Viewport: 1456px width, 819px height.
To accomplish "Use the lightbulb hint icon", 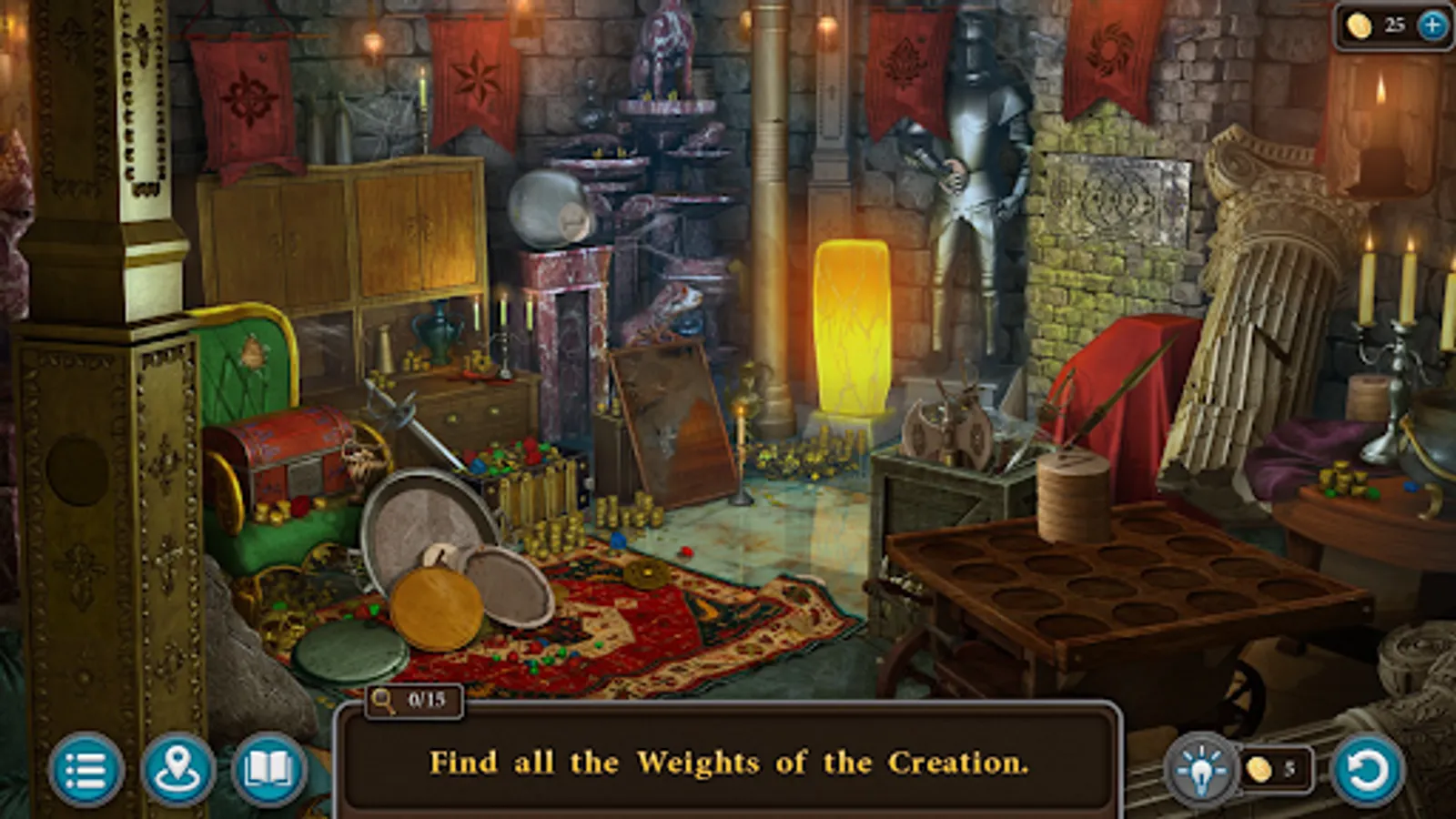I will pyautogui.click(x=1199, y=769).
